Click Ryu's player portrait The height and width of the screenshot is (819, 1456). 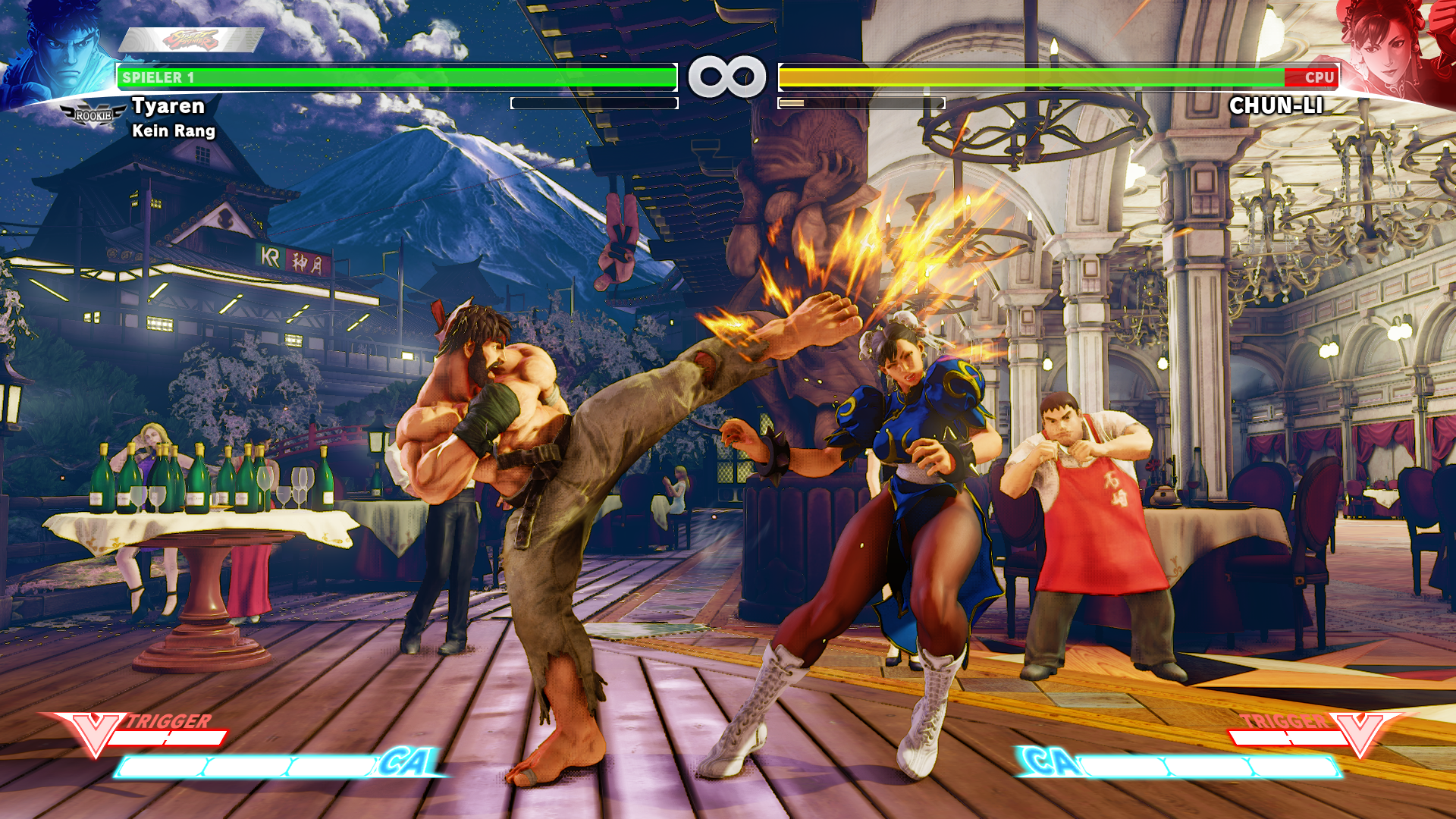[61, 53]
